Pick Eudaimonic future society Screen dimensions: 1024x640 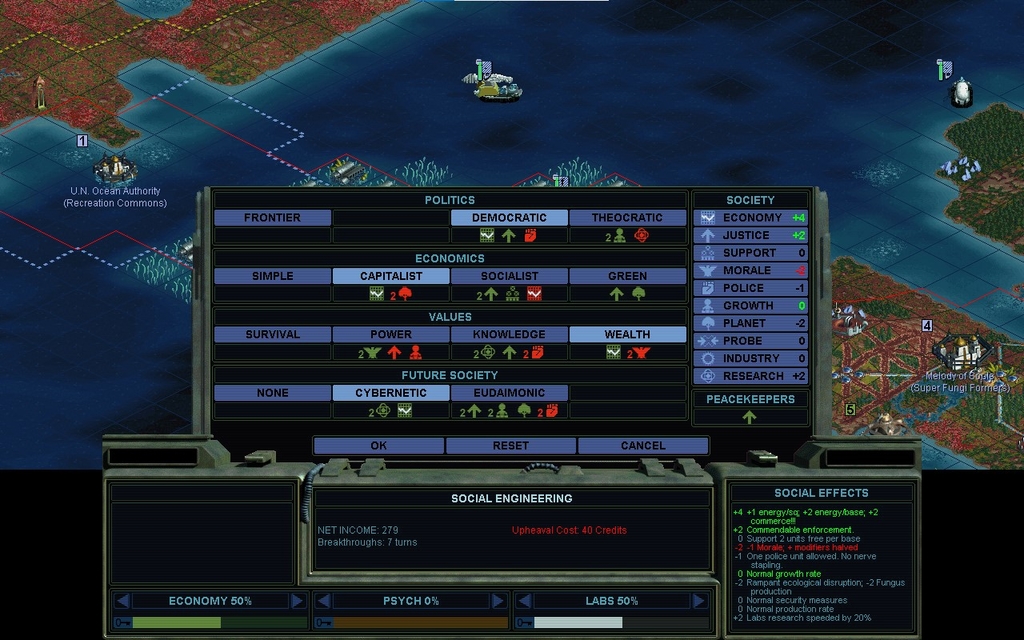(x=509, y=393)
